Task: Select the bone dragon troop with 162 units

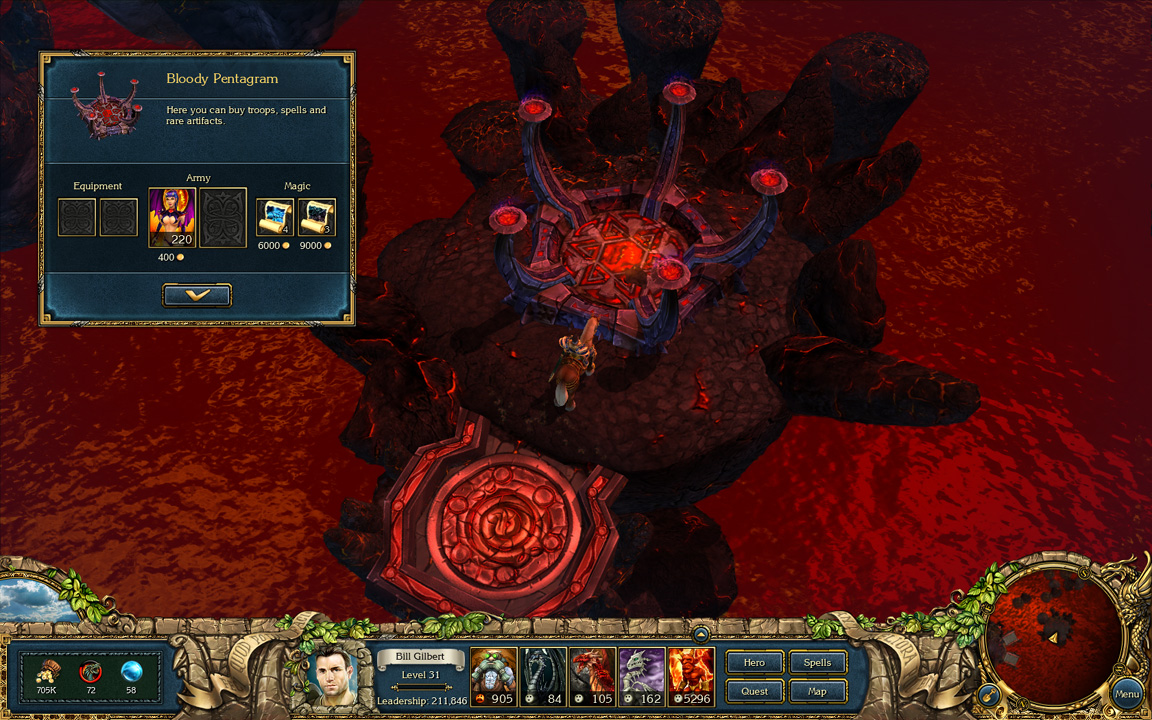Action: (641, 676)
